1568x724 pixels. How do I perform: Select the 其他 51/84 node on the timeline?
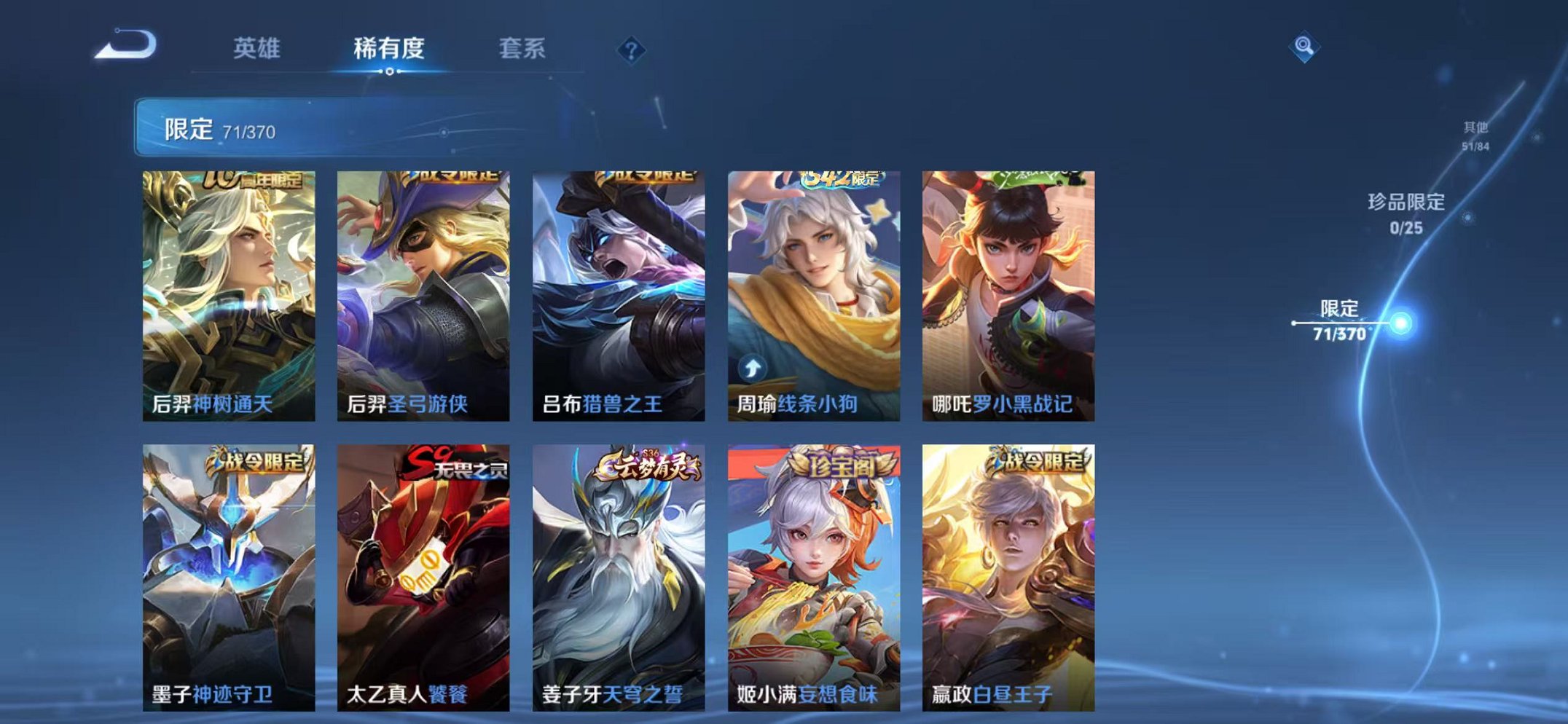point(1473,135)
